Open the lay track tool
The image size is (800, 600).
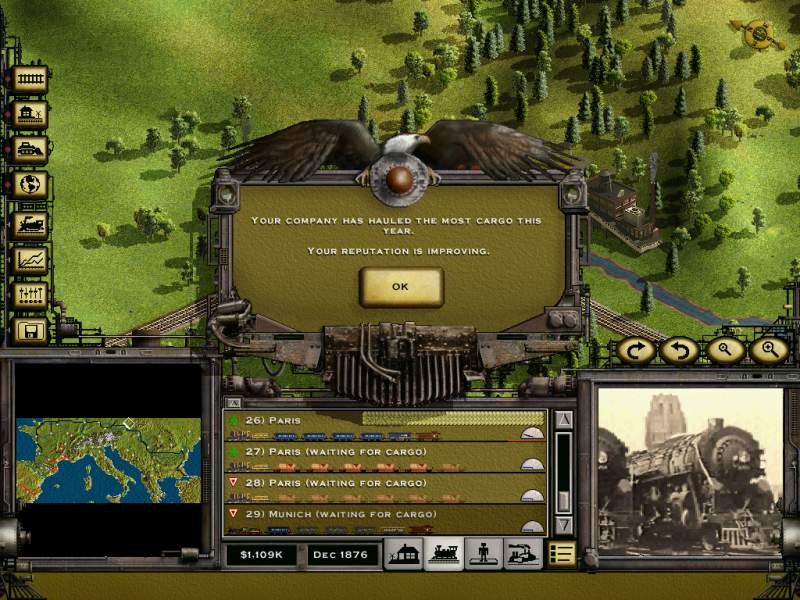coord(31,80)
